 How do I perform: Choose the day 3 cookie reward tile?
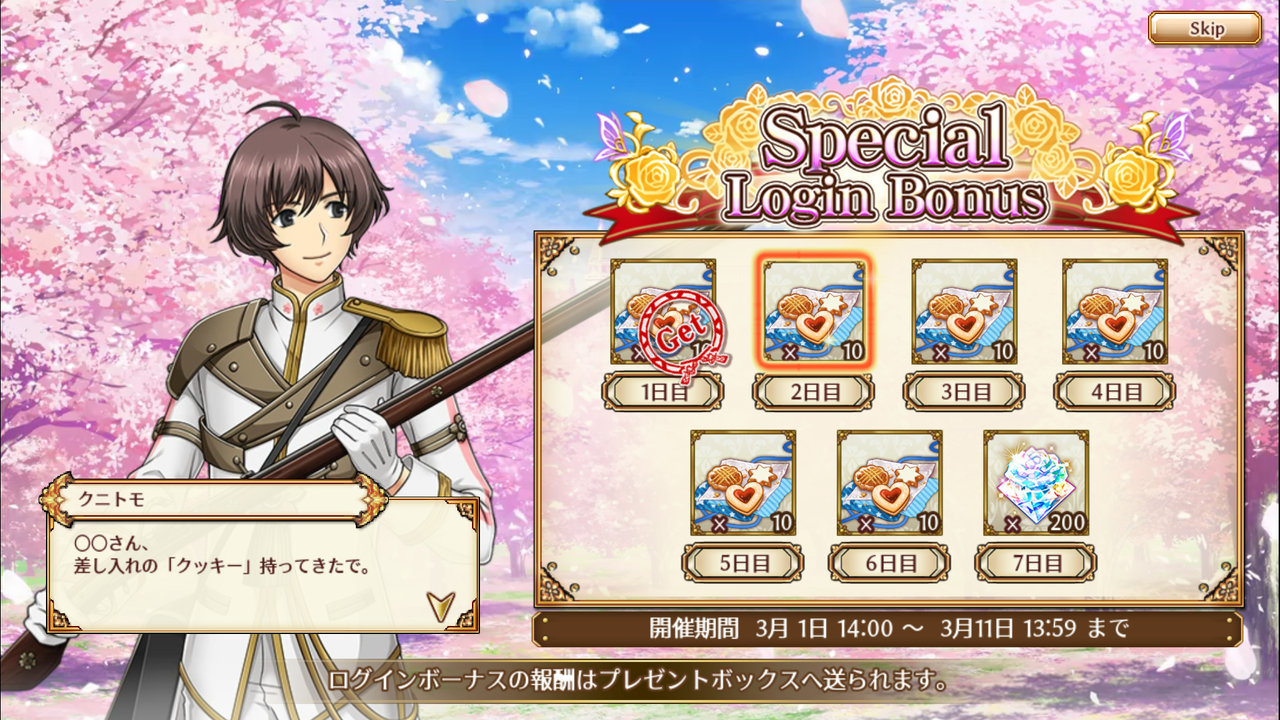tap(964, 311)
